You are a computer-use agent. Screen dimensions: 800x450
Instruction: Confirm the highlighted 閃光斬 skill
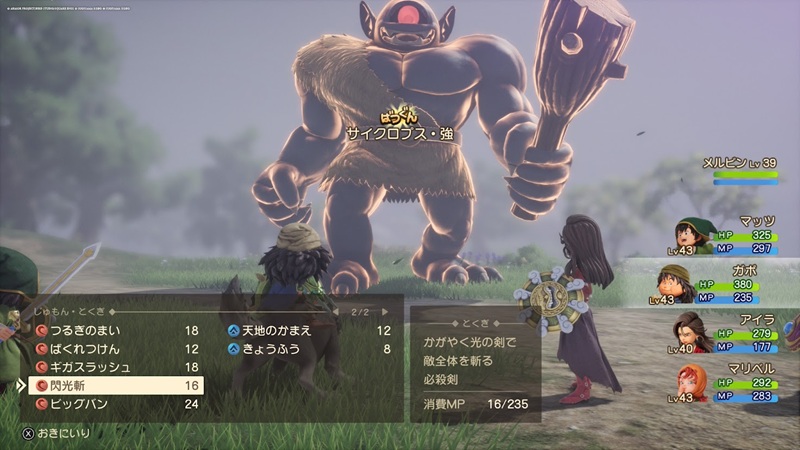click(110, 385)
